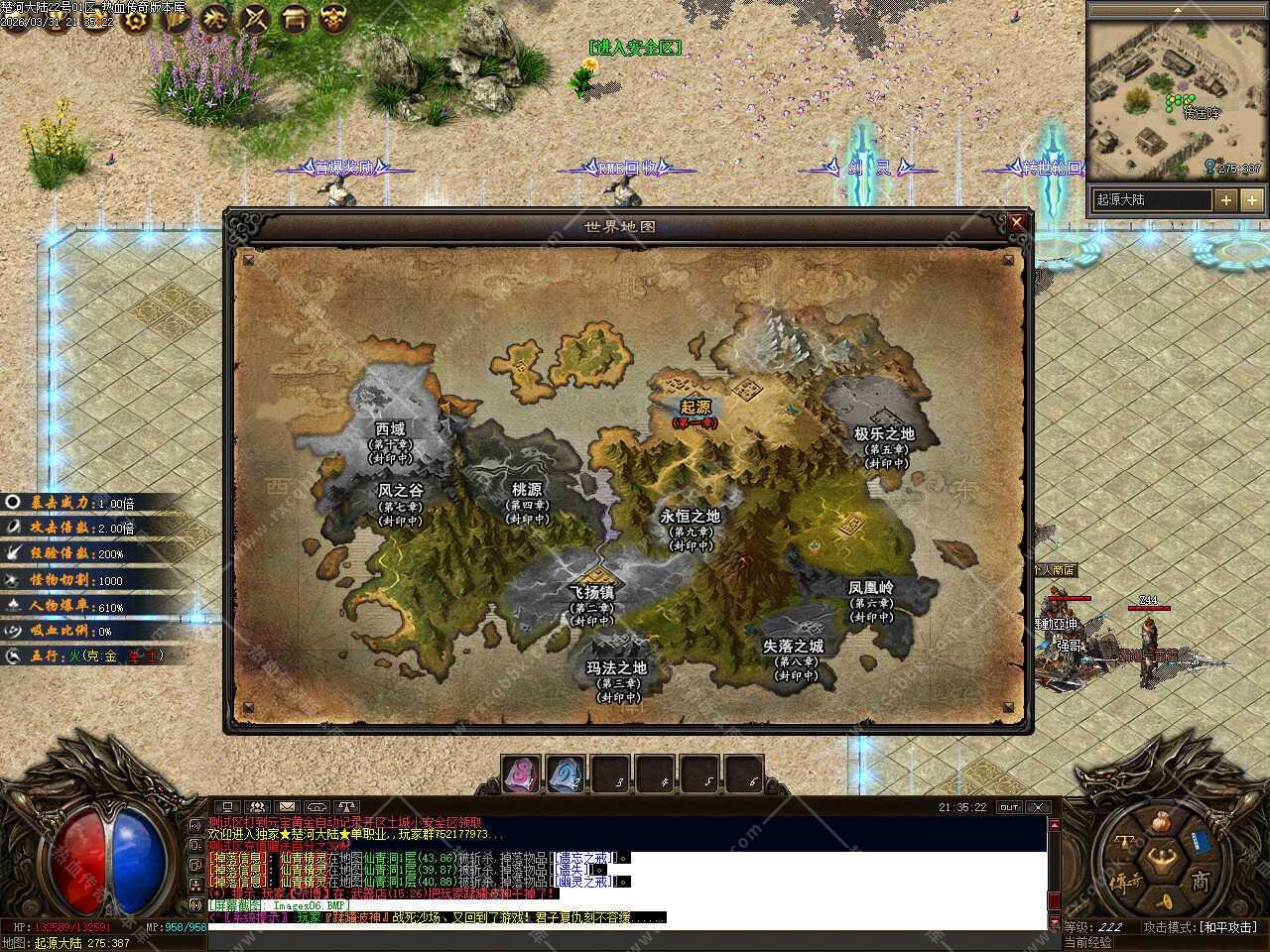Screen dimensions: 1270x952
Task: Open the mail envelope chat tab
Action: 287,807
